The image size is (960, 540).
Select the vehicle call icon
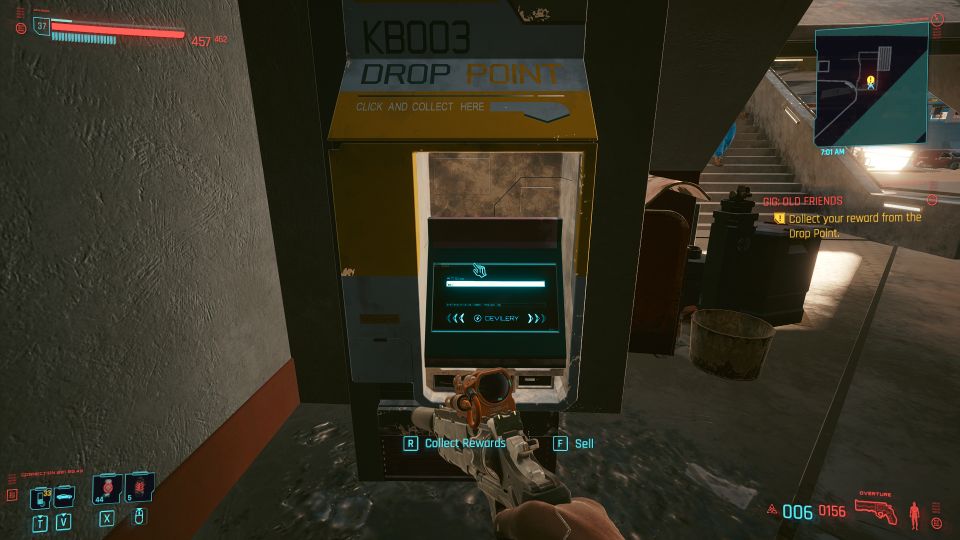point(64,496)
